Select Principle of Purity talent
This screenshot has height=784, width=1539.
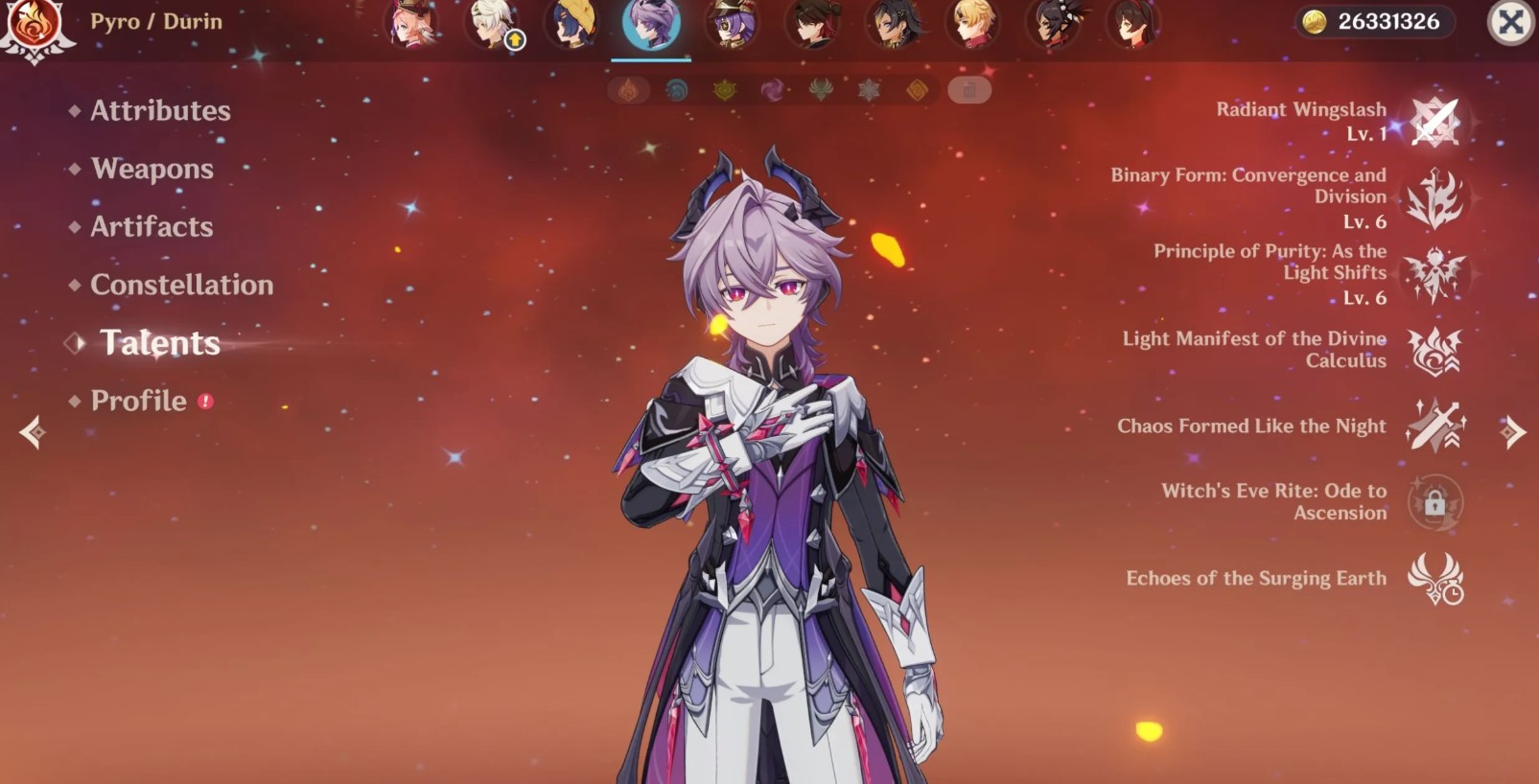(1434, 275)
